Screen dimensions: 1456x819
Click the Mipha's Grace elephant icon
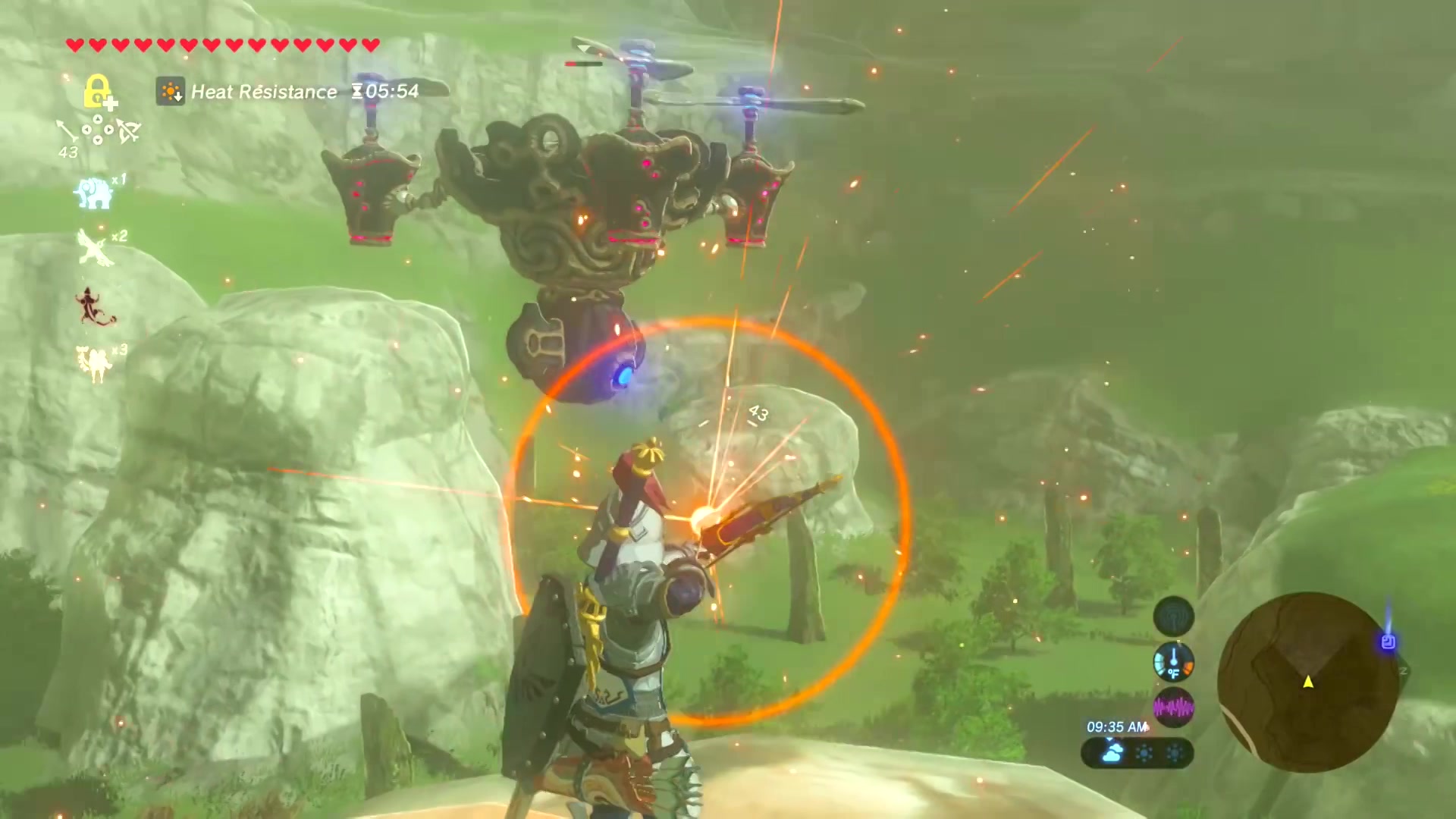point(94,193)
